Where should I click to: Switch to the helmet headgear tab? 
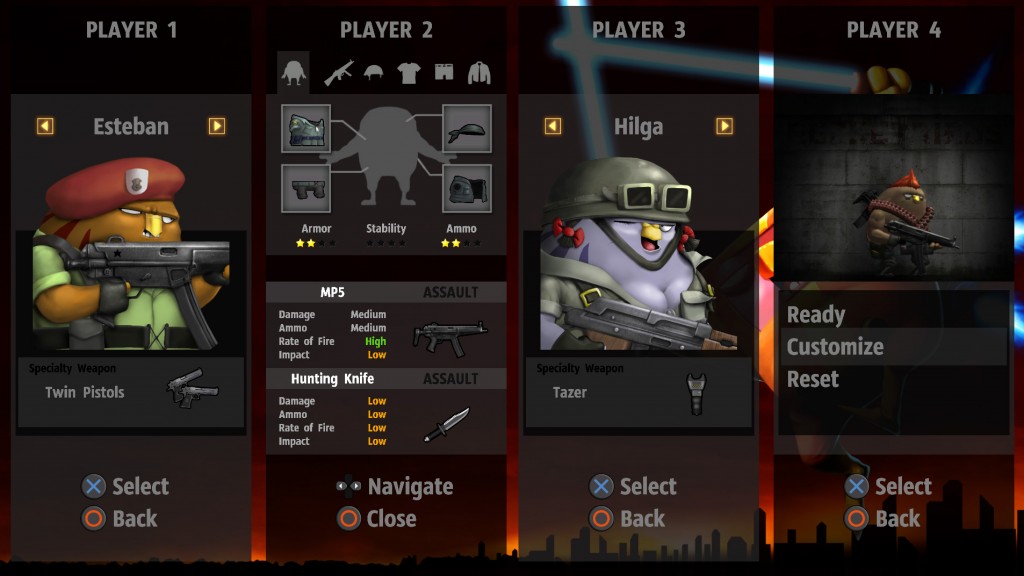(374, 72)
